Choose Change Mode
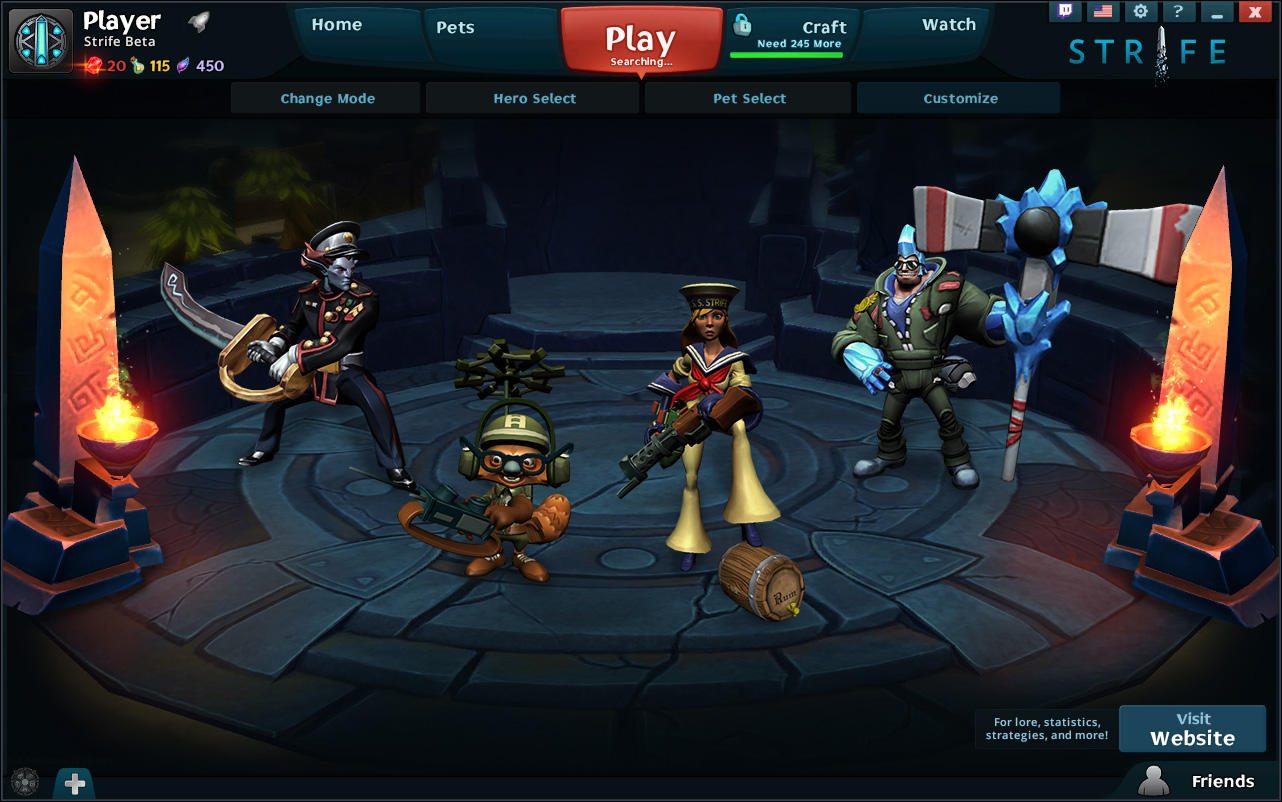This screenshot has width=1282, height=802. (327, 99)
